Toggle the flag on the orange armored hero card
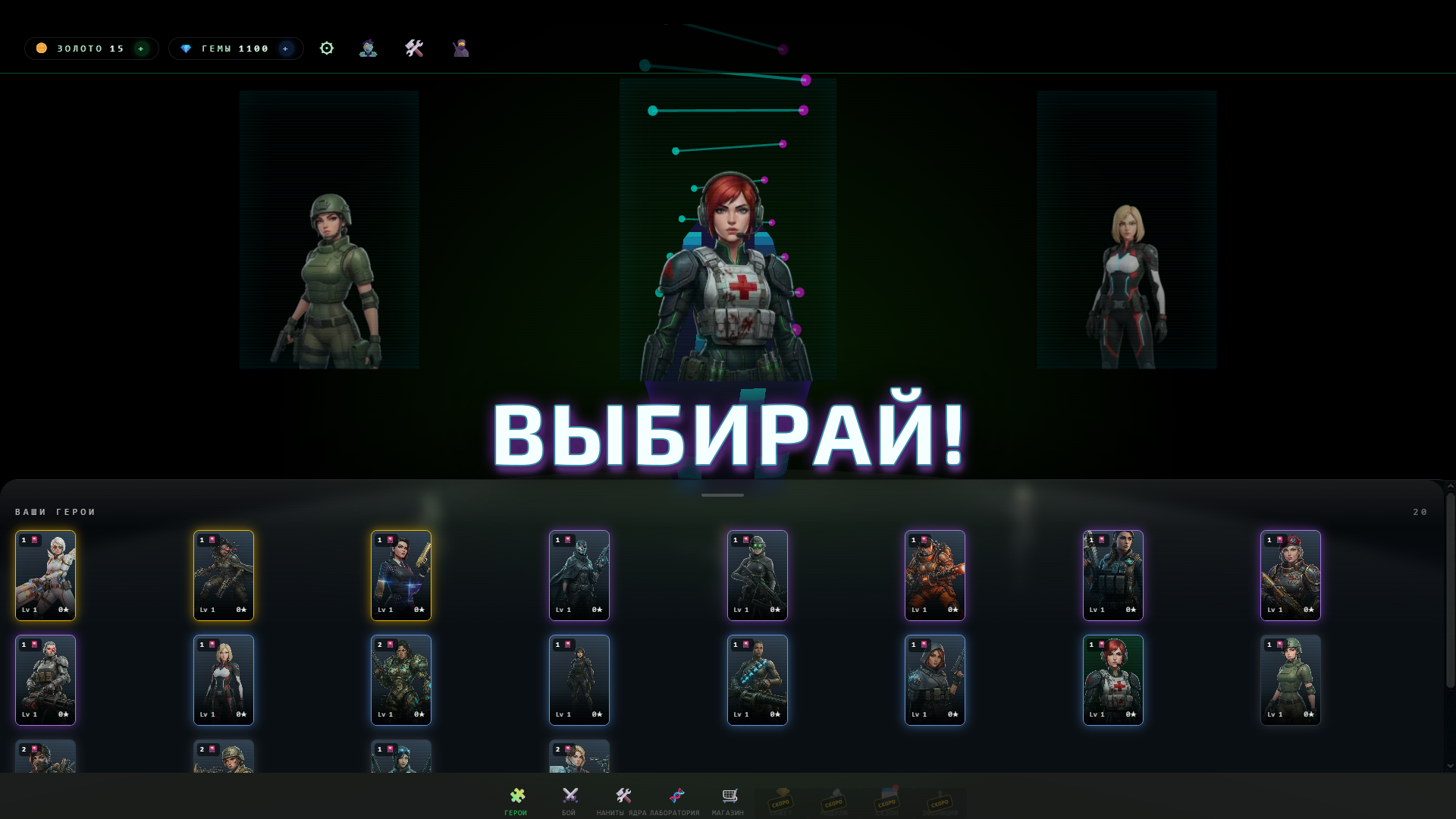 [924, 541]
